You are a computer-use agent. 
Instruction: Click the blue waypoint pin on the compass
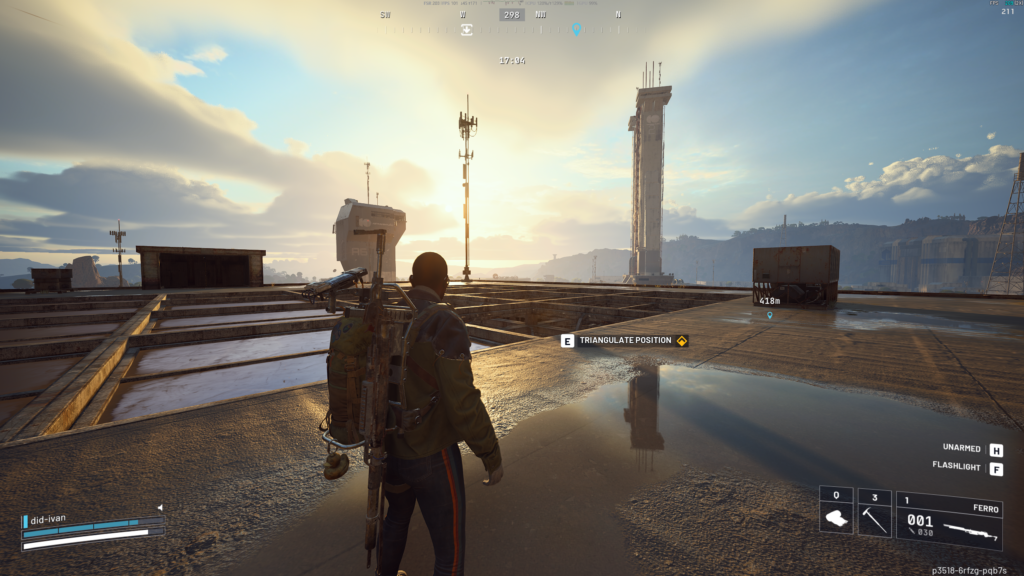point(576,29)
